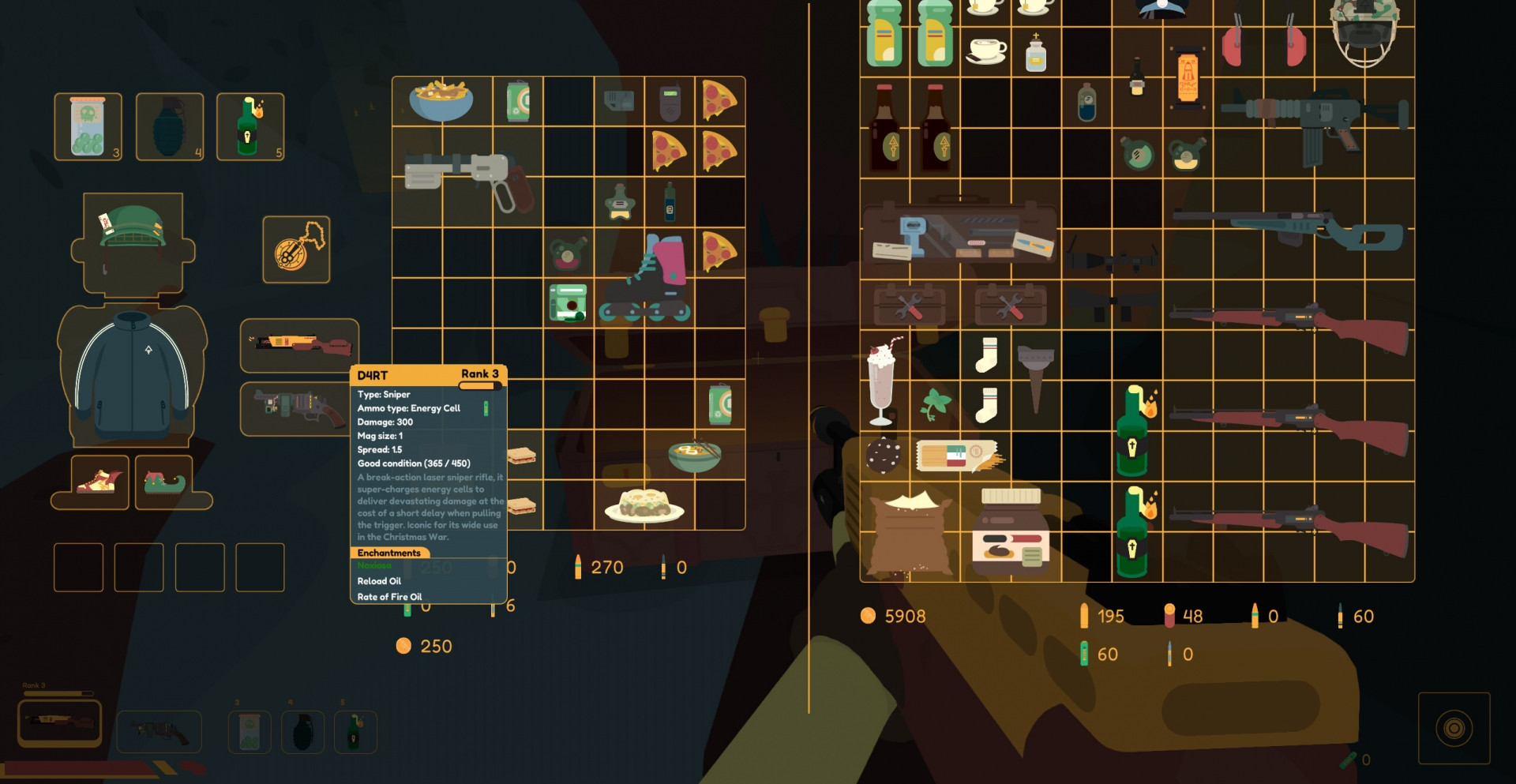Pick the large weapon case in stash

click(959, 231)
